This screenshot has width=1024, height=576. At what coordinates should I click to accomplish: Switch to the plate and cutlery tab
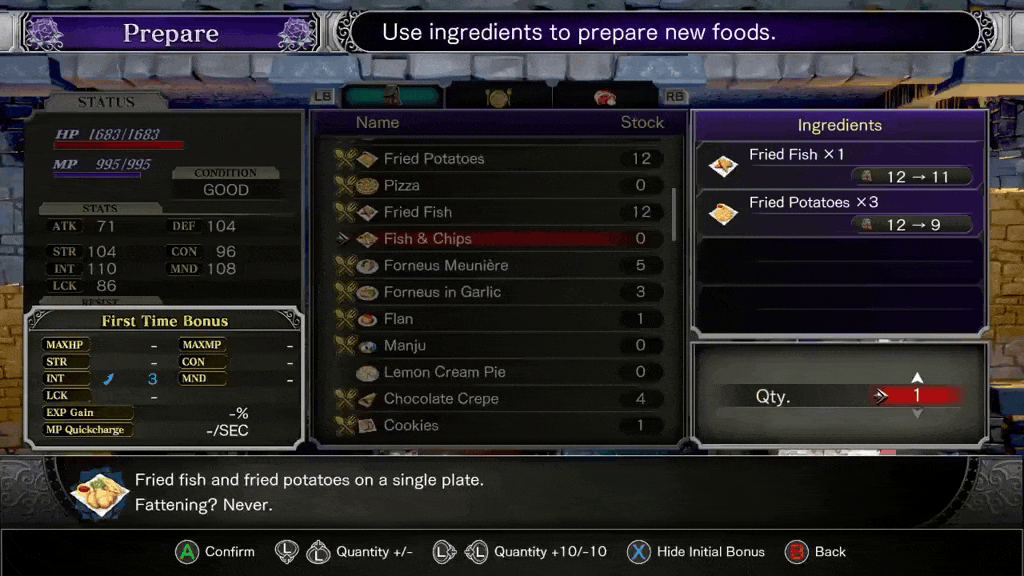tap(498, 97)
